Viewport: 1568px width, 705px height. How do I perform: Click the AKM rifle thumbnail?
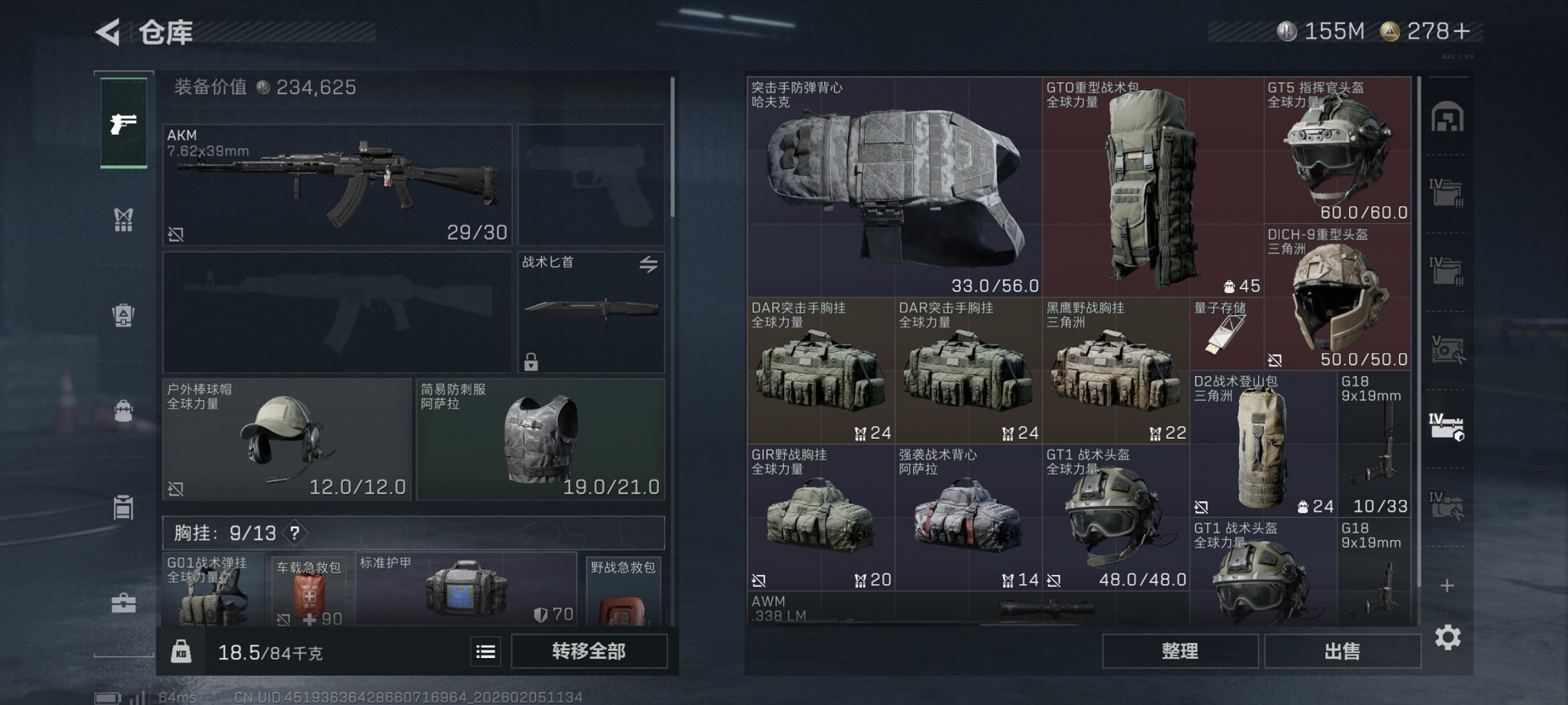338,183
